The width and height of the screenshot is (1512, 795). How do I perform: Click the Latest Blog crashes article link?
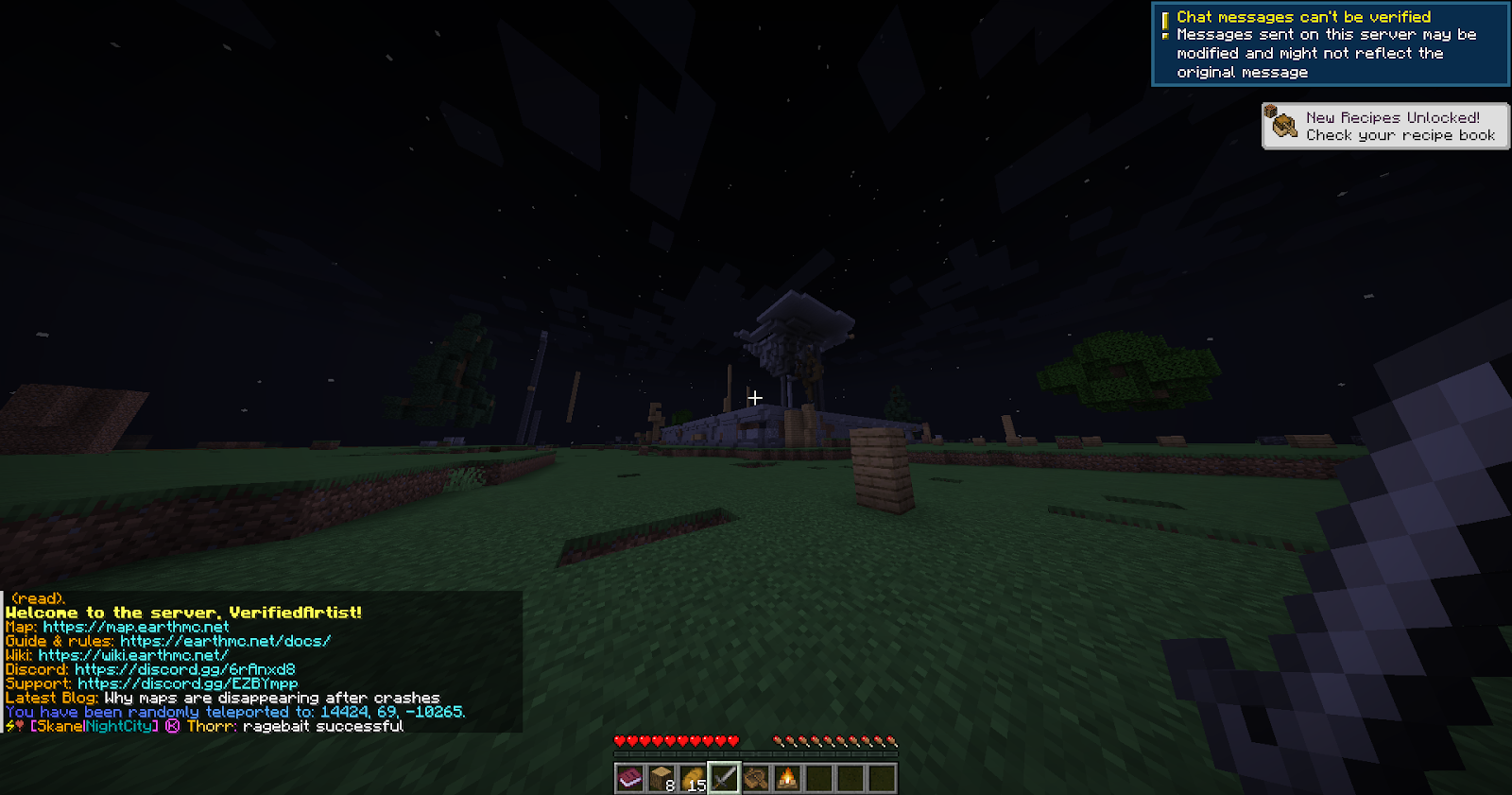[272, 698]
